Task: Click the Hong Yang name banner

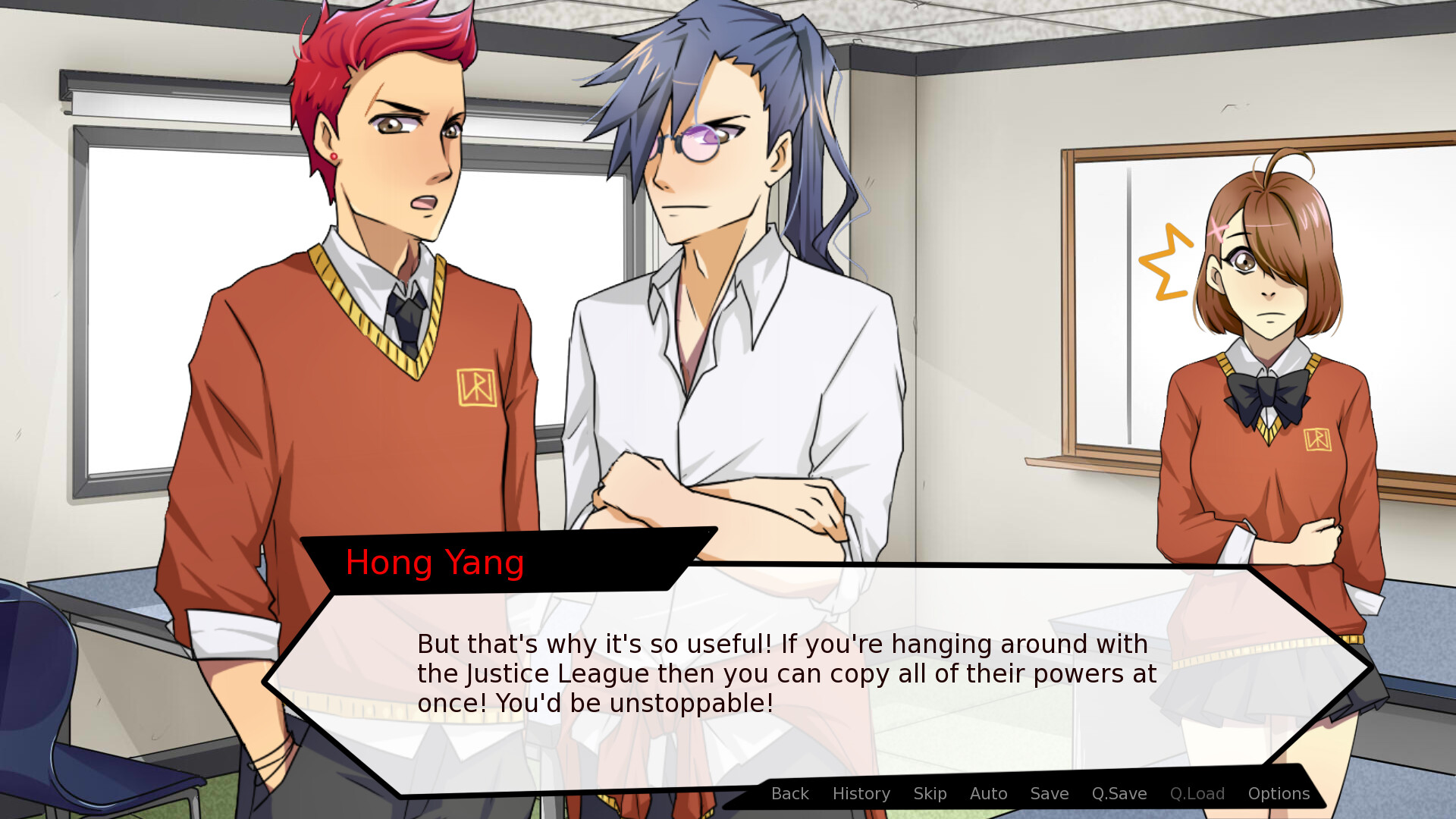Action: (435, 563)
